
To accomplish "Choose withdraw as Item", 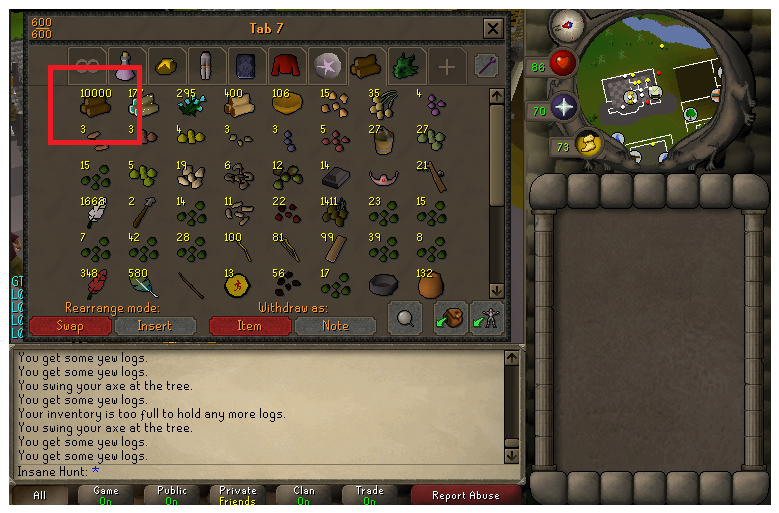I will [x=249, y=326].
